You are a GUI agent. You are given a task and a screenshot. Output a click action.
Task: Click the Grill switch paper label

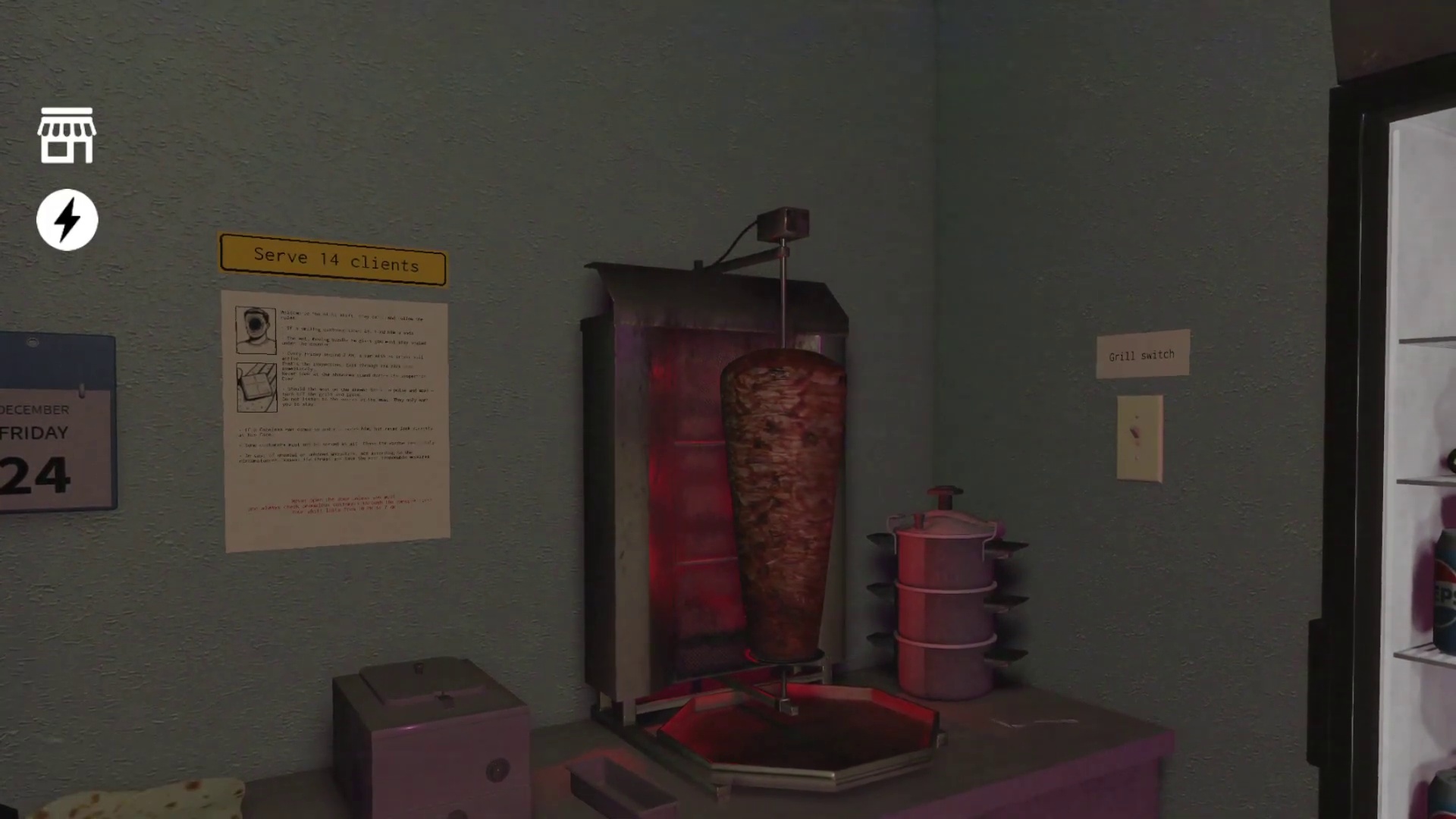pos(1142,355)
